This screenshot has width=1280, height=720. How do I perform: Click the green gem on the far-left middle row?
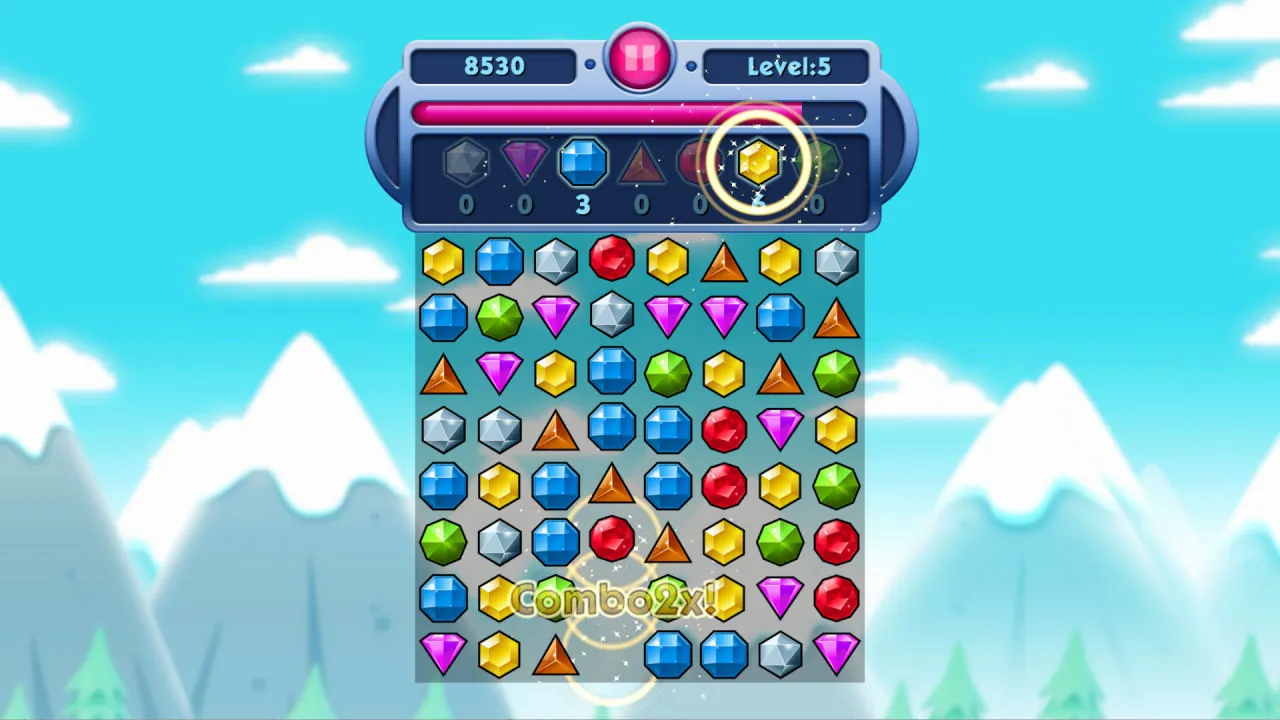tap(444, 540)
